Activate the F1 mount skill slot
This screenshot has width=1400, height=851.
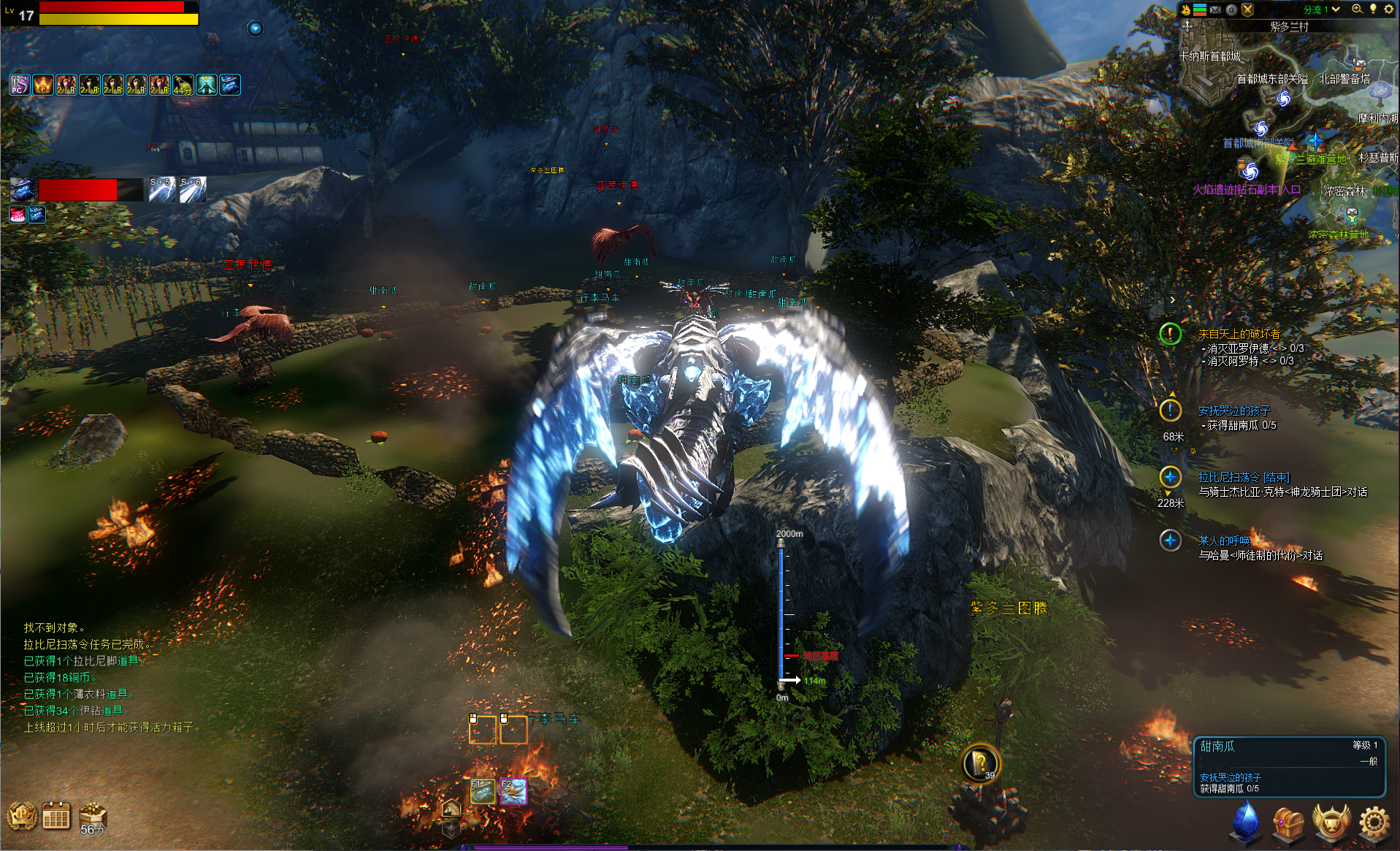pyautogui.click(x=482, y=791)
